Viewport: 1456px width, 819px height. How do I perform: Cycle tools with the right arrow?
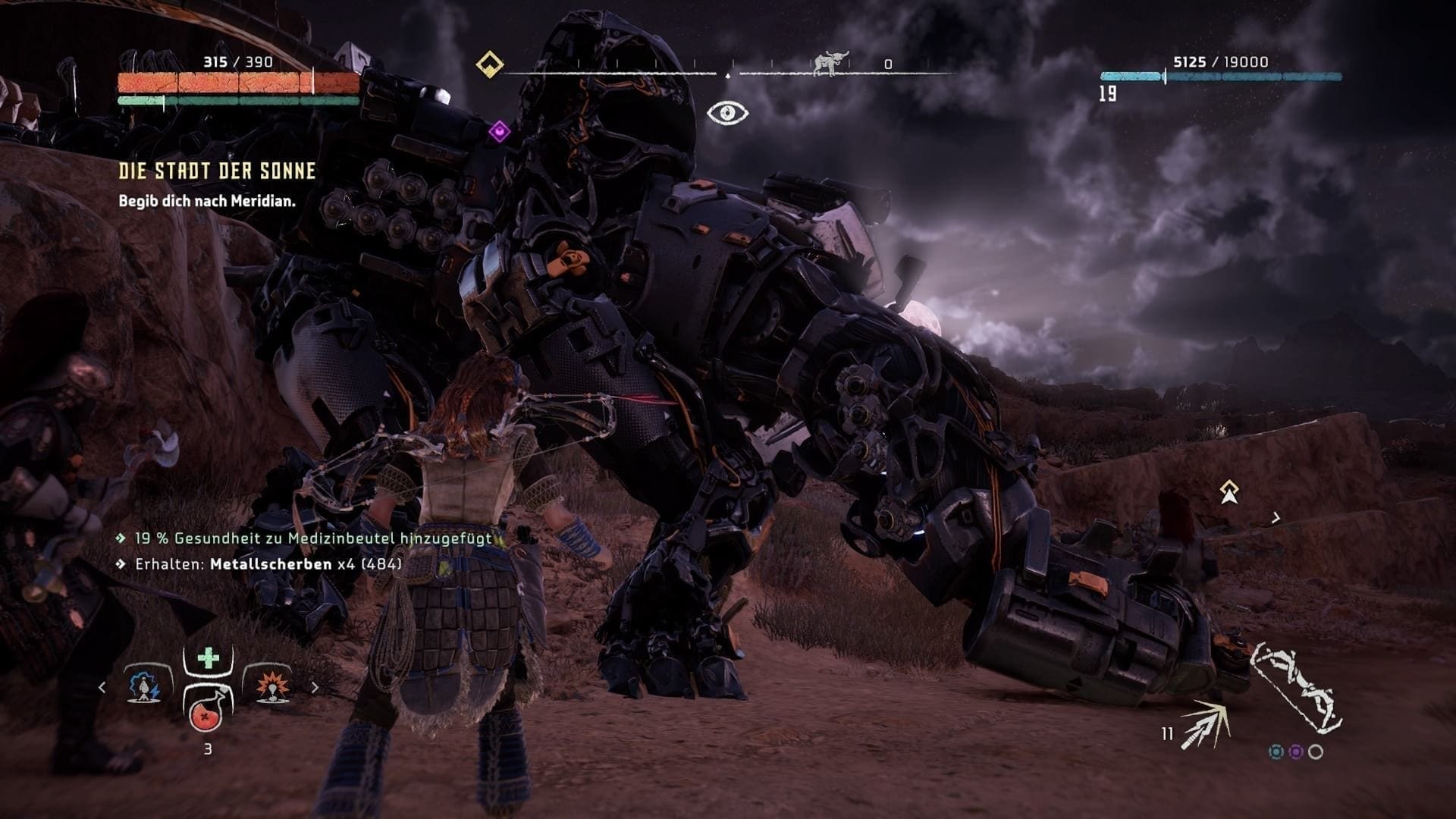tap(315, 687)
